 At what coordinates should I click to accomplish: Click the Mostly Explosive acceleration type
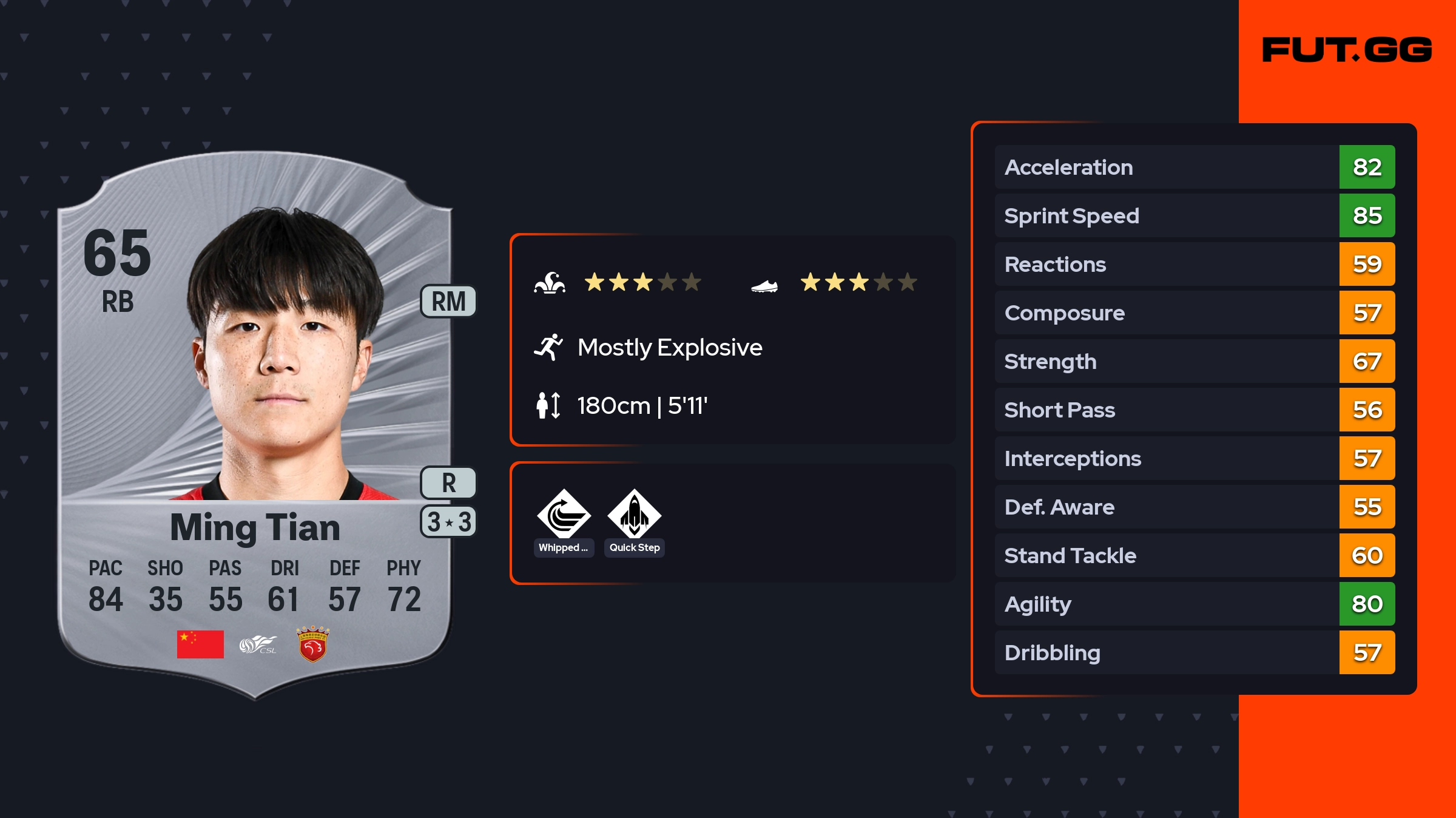click(x=669, y=348)
